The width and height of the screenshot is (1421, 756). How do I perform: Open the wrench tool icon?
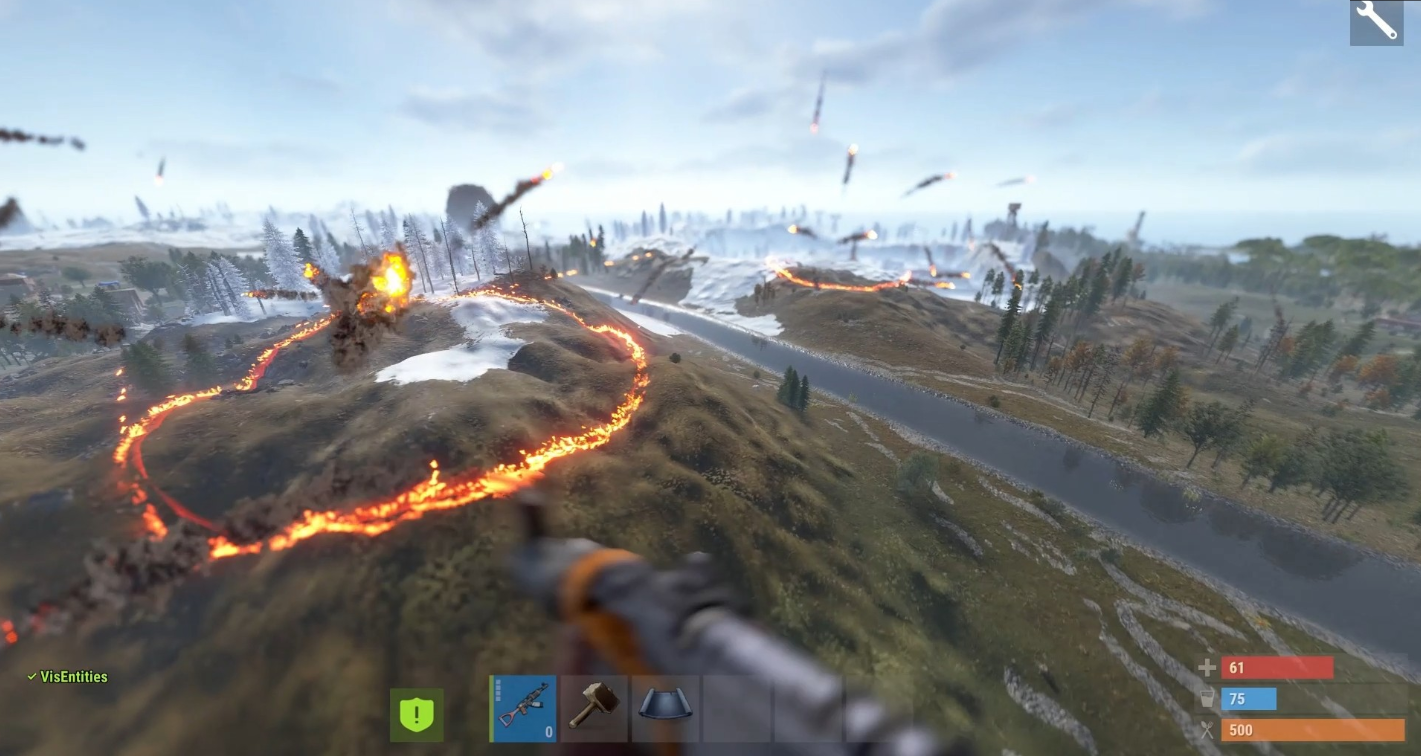click(1376, 22)
